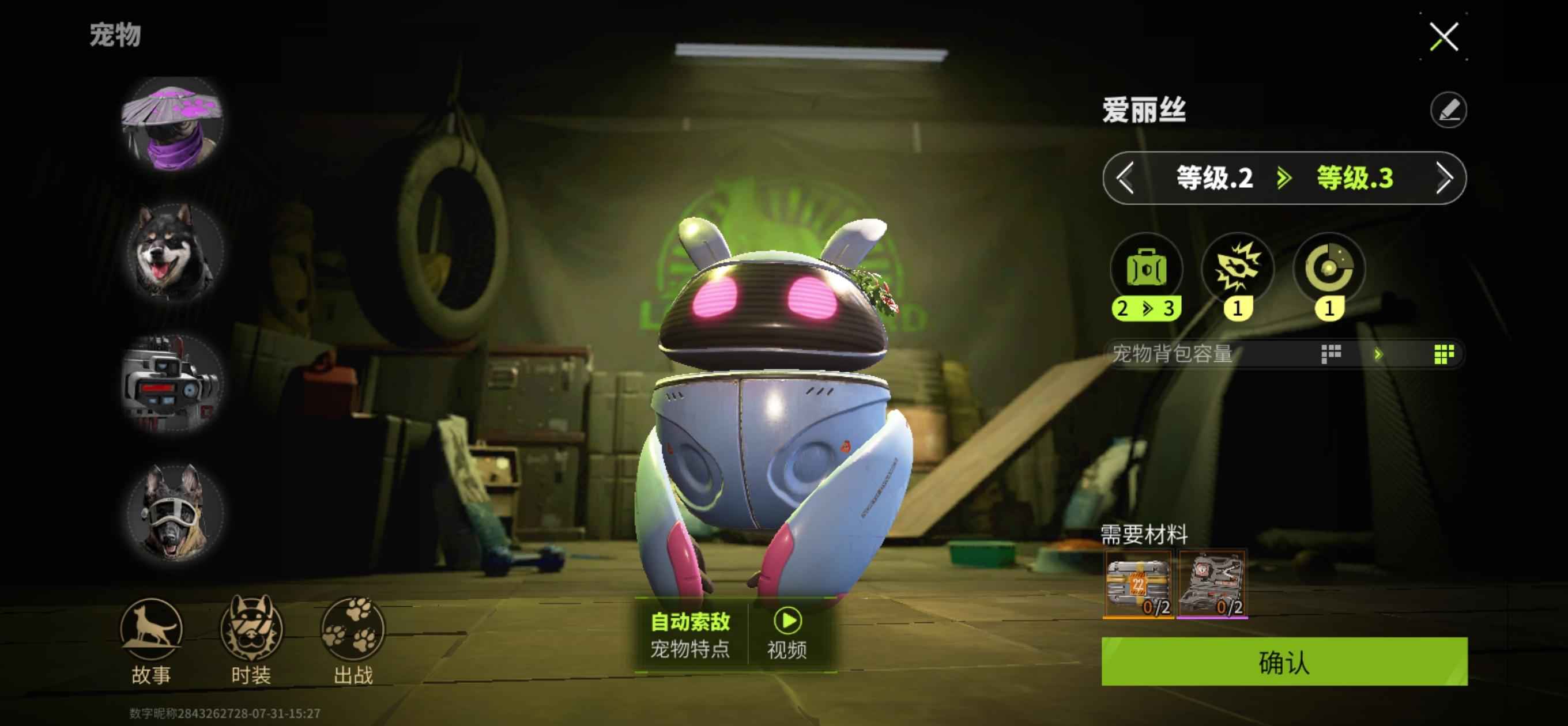Close the pet screen with the X button
This screenshot has height=726, width=1568.
1444,36
